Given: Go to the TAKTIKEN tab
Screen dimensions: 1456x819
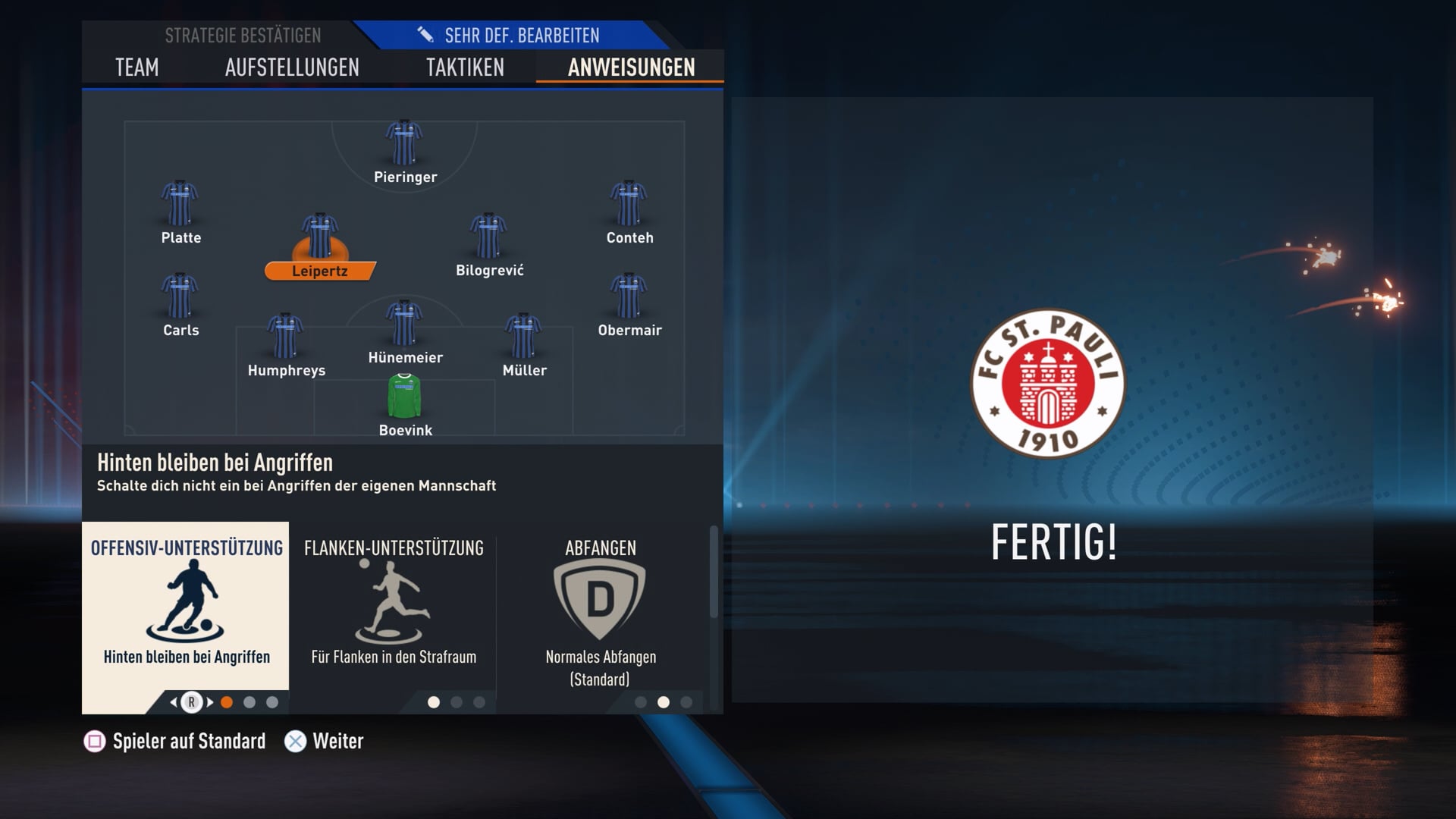Looking at the screenshot, I should 465,67.
